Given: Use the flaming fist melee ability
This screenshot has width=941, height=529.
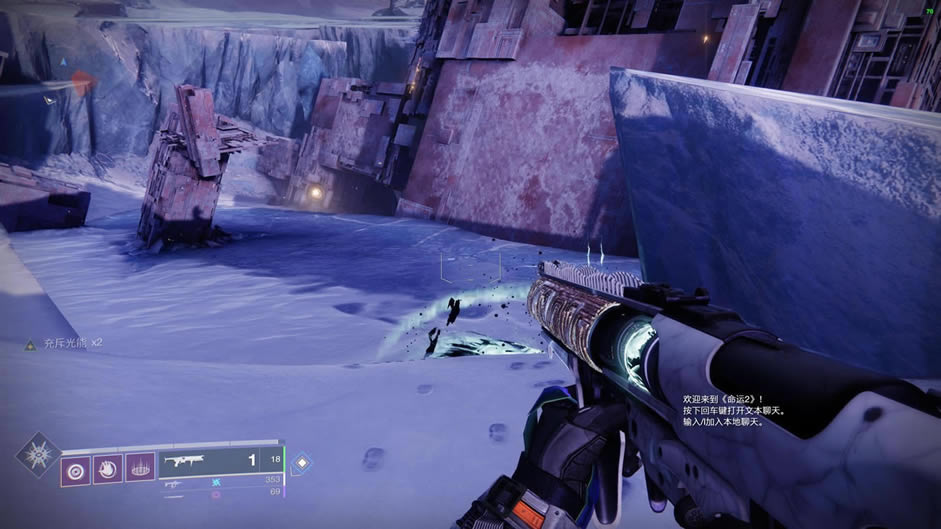Looking at the screenshot, I should point(108,469).
